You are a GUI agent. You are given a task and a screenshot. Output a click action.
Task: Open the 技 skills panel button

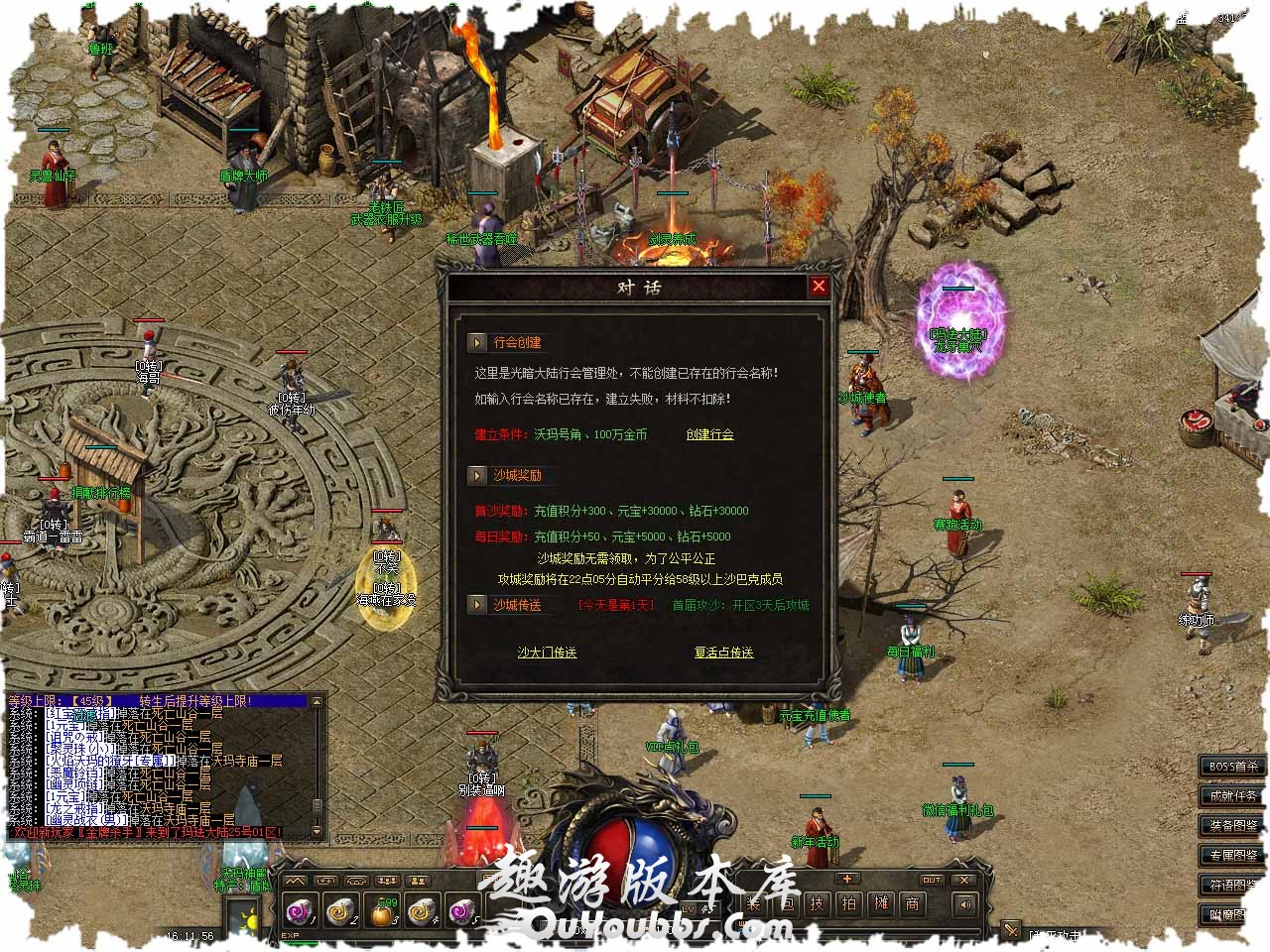817,903
